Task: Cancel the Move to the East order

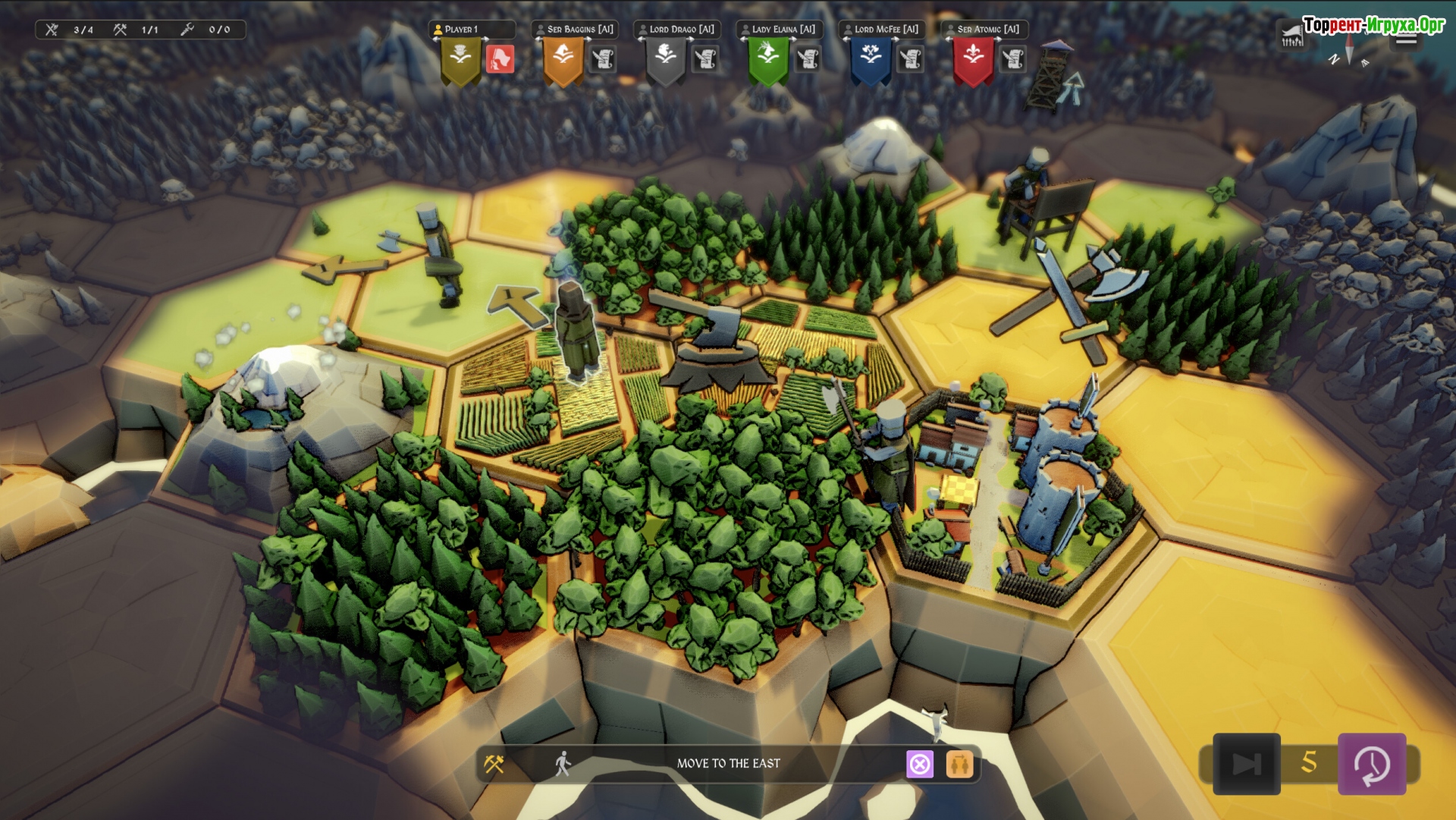Action: coord(920,764)
